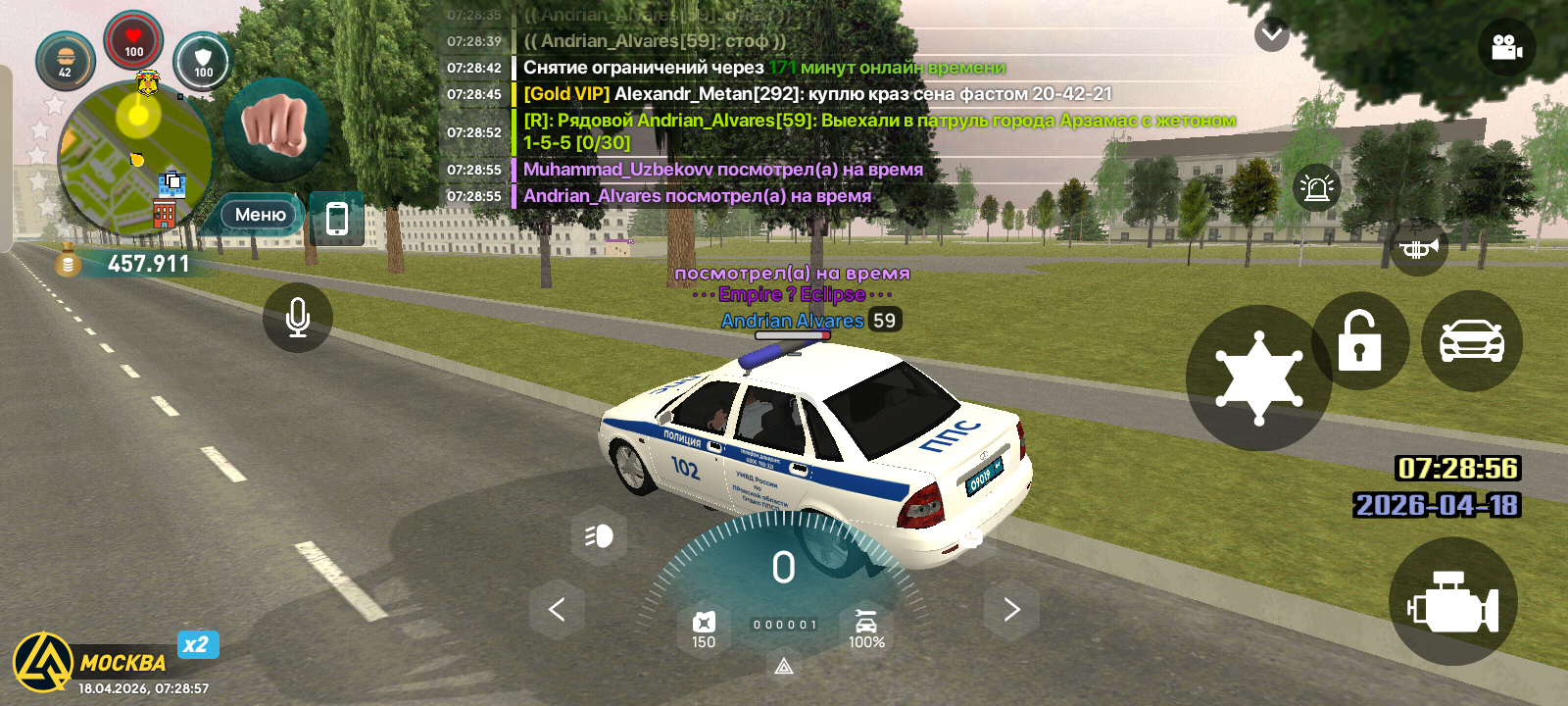Open the smartphone icon
Viewport: 1568px width, 706px height.
336,218
